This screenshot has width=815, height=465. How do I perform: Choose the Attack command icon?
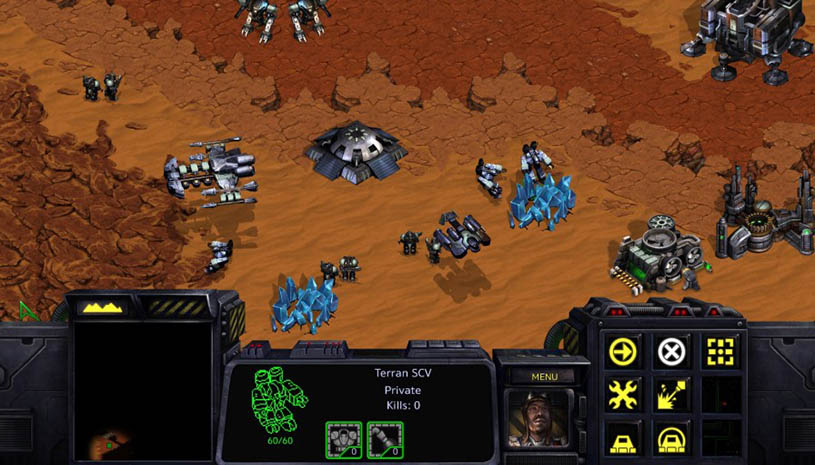click(x=721, y=352)
